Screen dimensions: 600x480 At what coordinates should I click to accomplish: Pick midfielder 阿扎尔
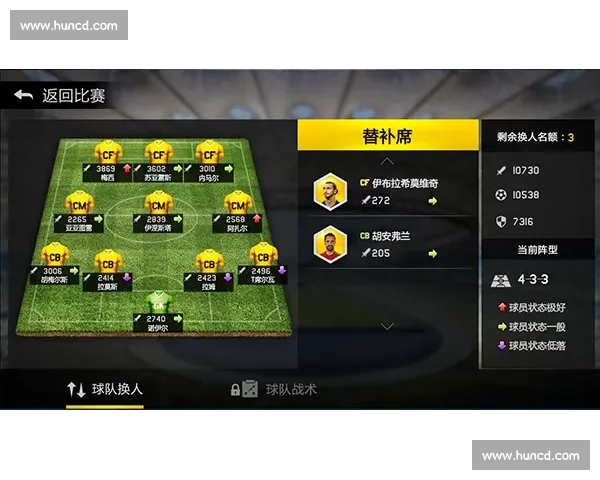[x=237, y=209]
